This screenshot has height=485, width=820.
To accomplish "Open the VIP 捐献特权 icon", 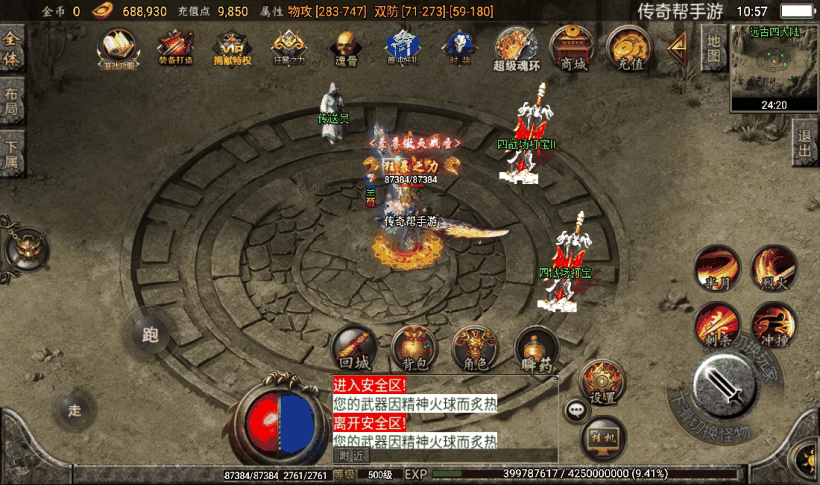I will pos(232,46).
